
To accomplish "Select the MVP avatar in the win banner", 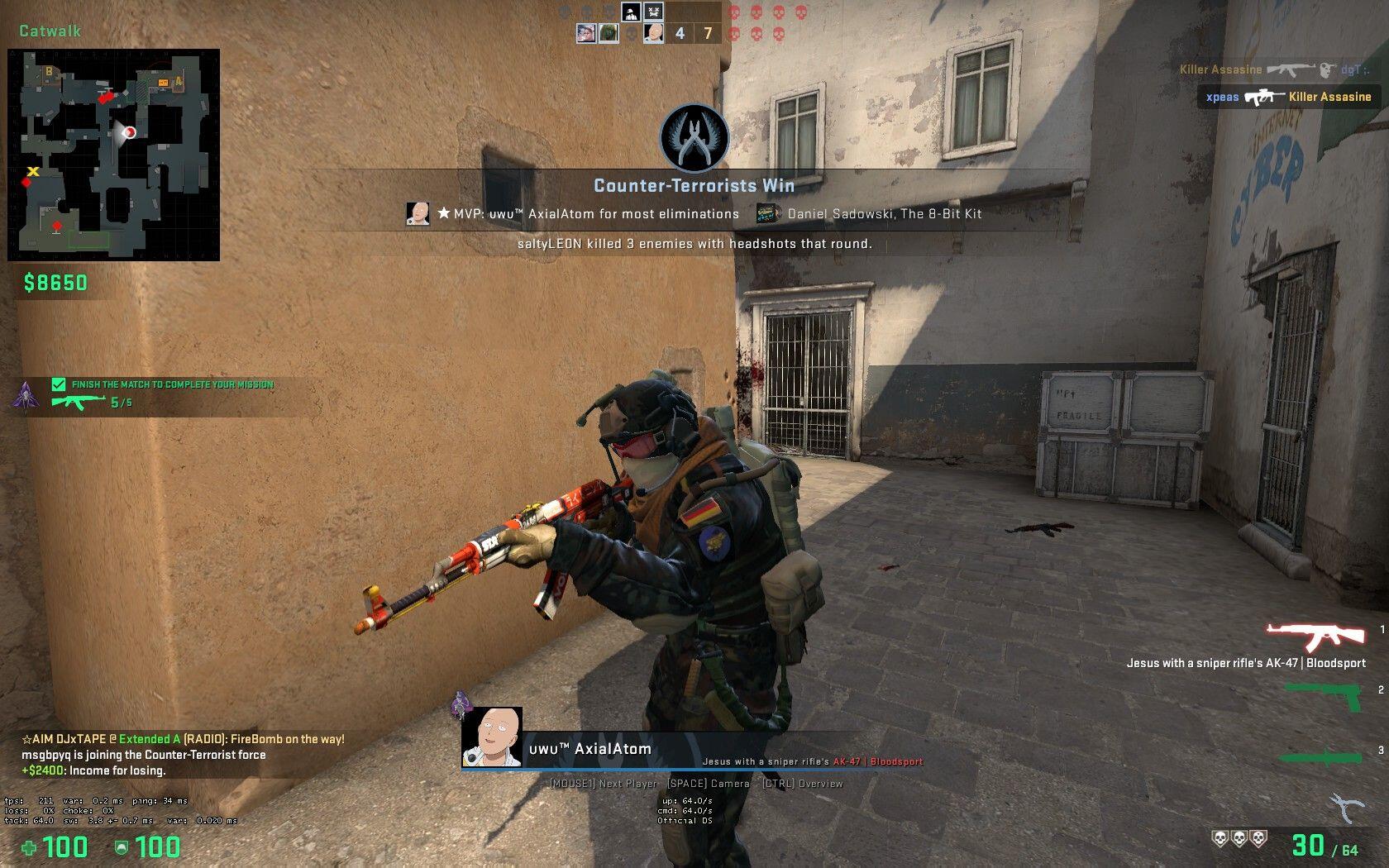I will [418, 214].
